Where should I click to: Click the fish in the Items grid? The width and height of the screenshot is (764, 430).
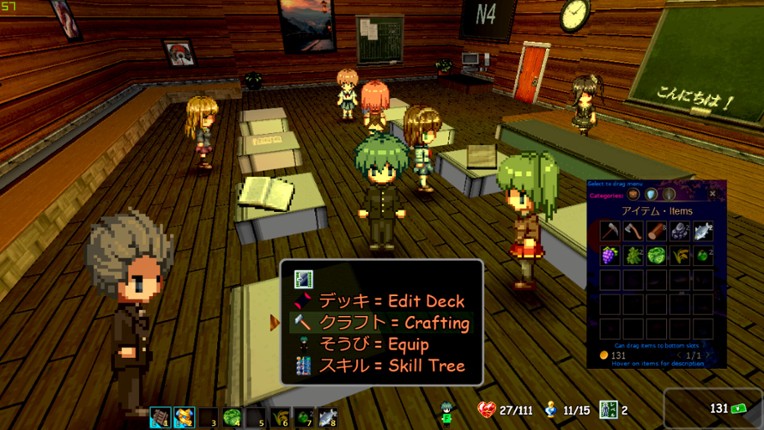click(703, 232)
